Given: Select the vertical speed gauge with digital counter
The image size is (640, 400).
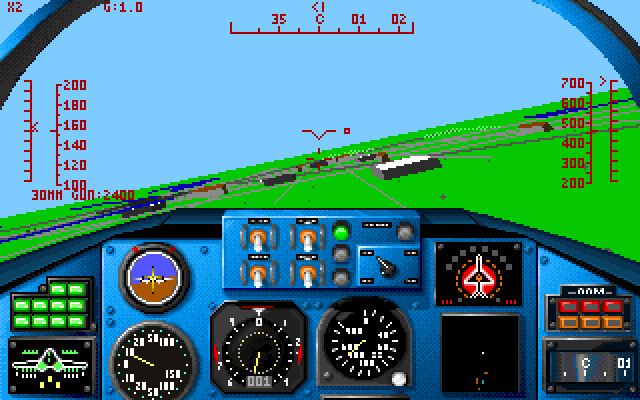Looking at the screenshot, I should [258, 348].
